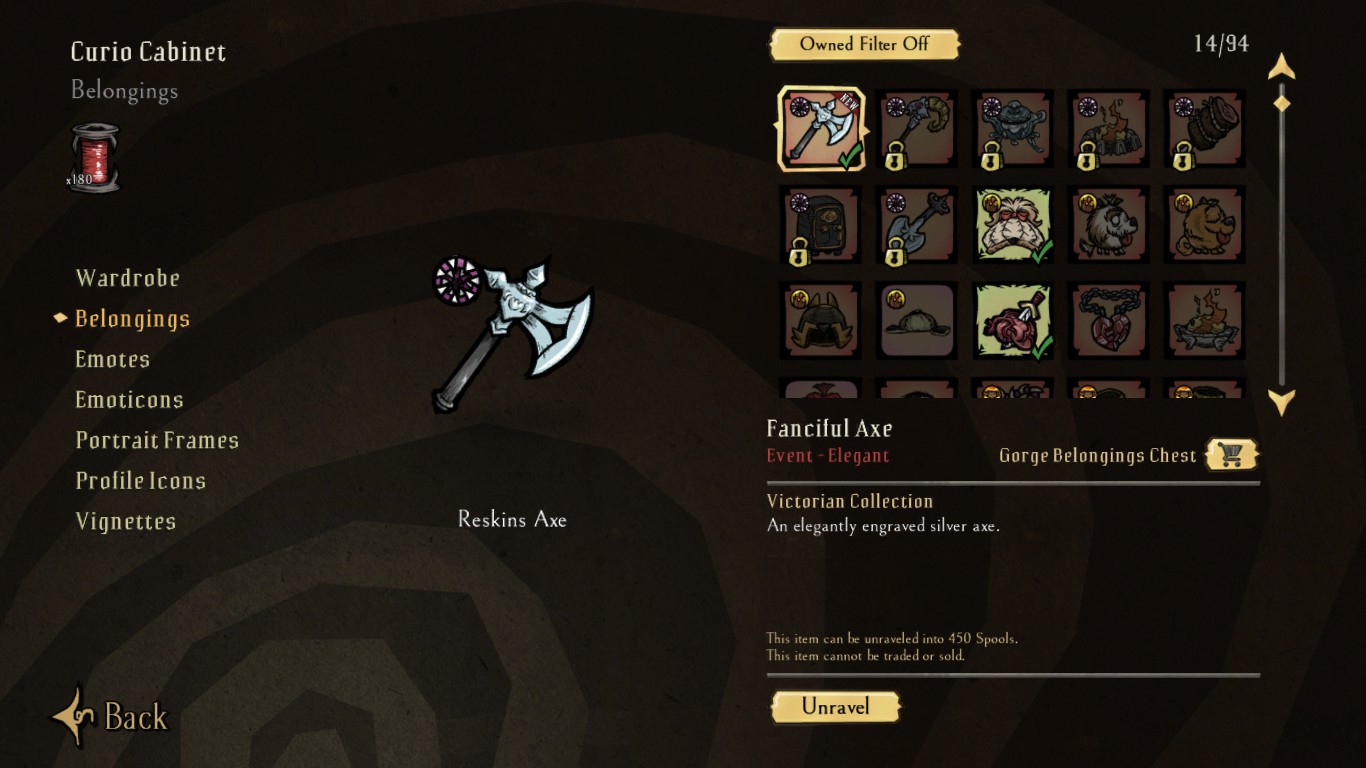Choose the horned dark helmet tile
This screenshot has width=1366, height=768.
(x=821, y=322)
